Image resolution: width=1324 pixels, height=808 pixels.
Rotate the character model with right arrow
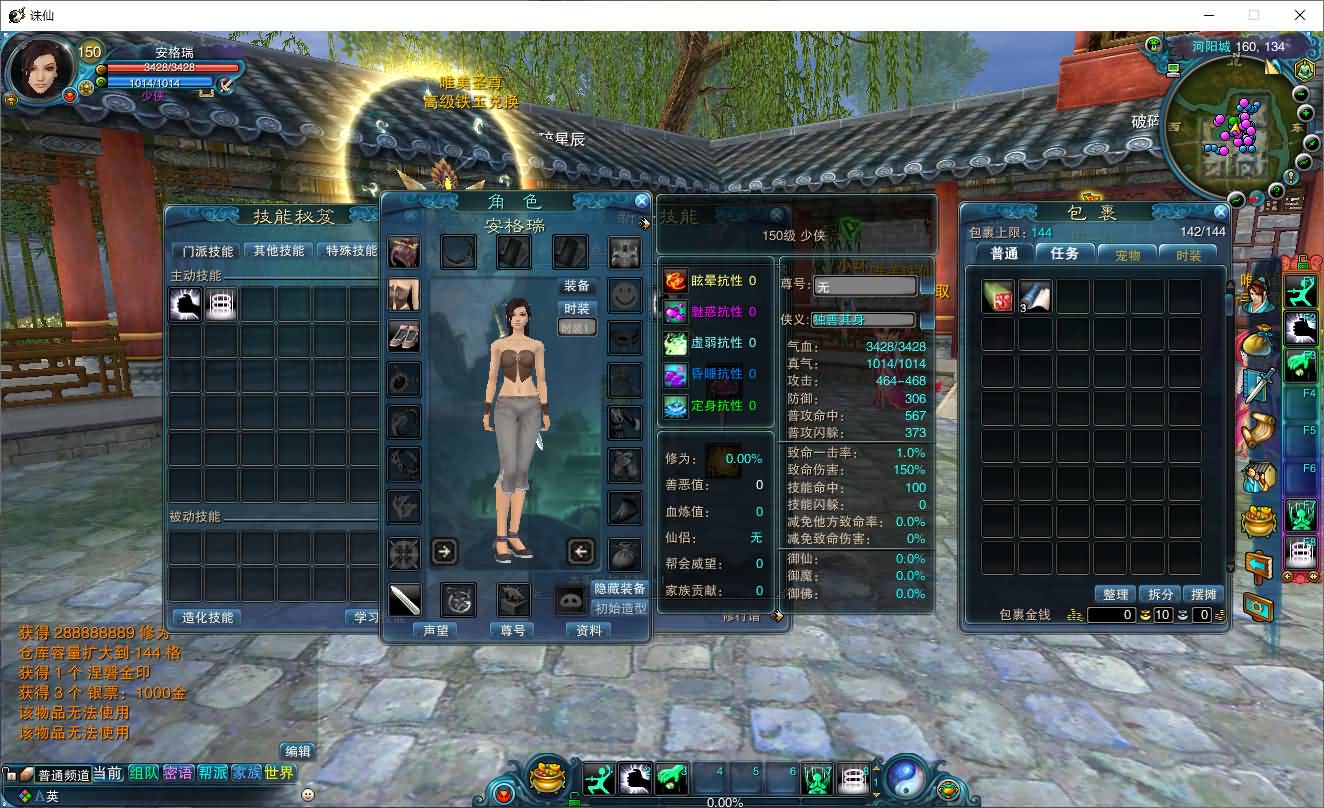[x=445, y=551]
